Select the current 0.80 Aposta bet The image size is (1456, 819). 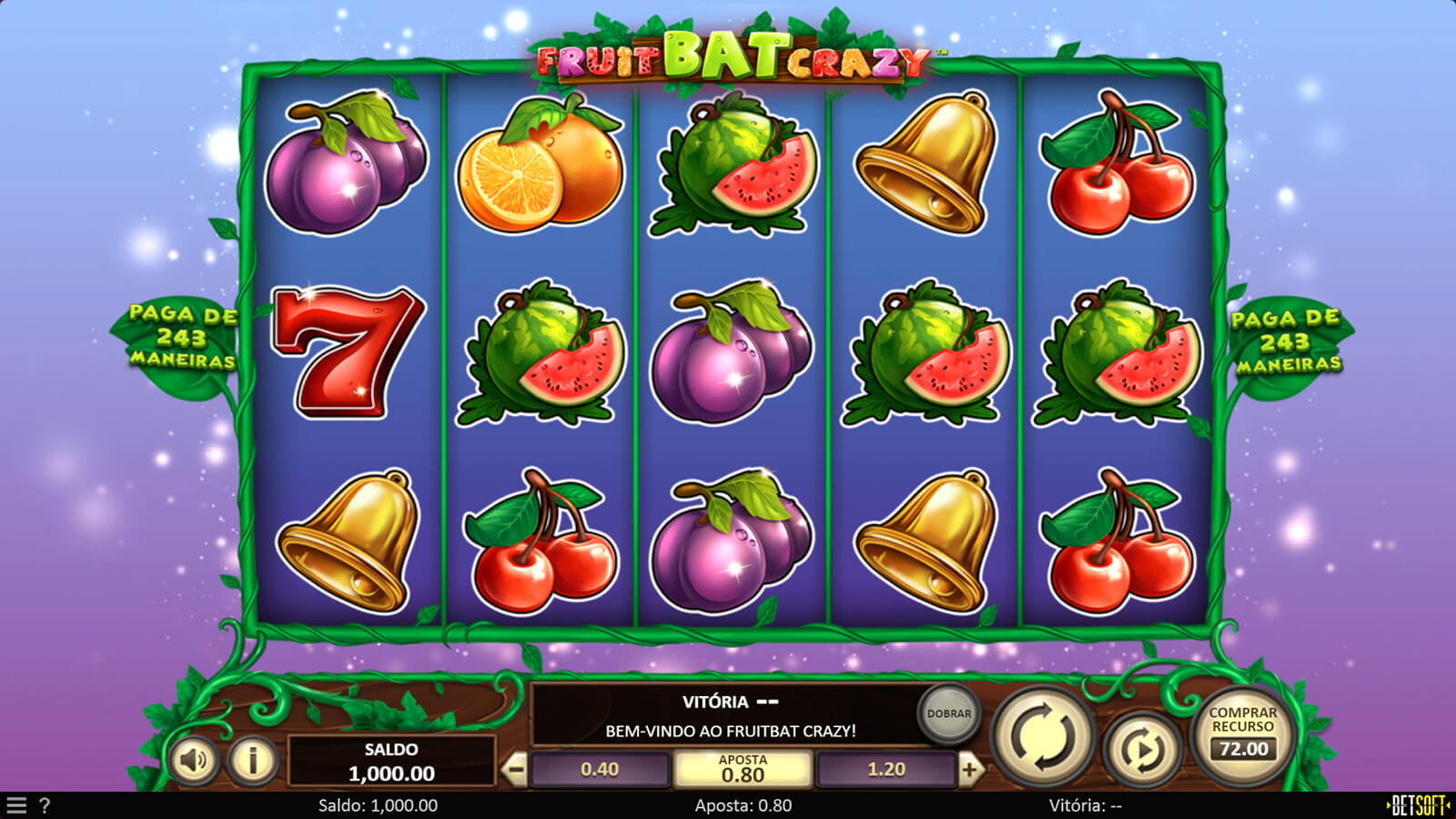[743, 770]
